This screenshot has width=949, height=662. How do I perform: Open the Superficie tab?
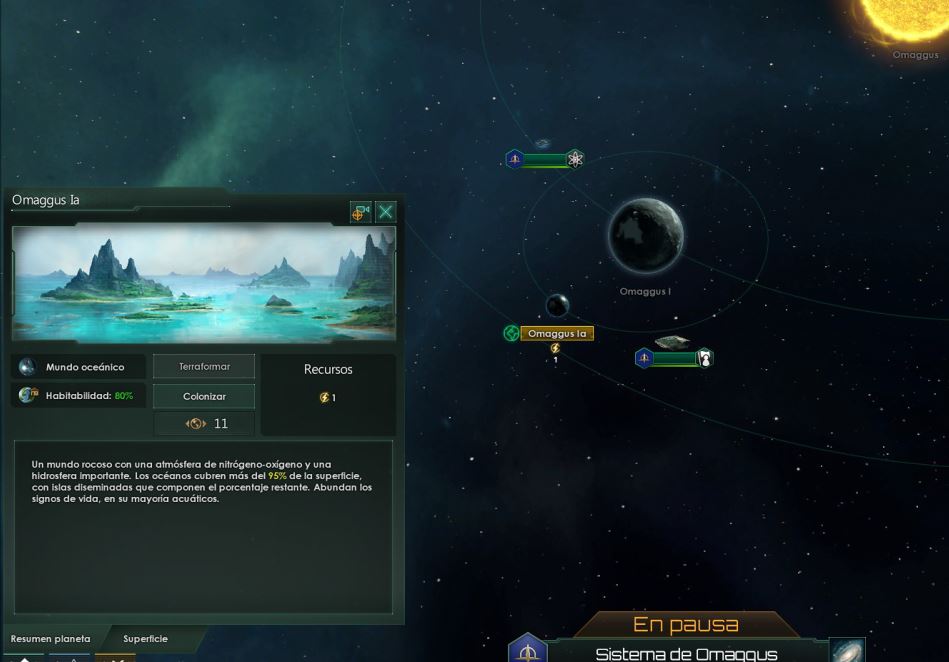[145, 638]
